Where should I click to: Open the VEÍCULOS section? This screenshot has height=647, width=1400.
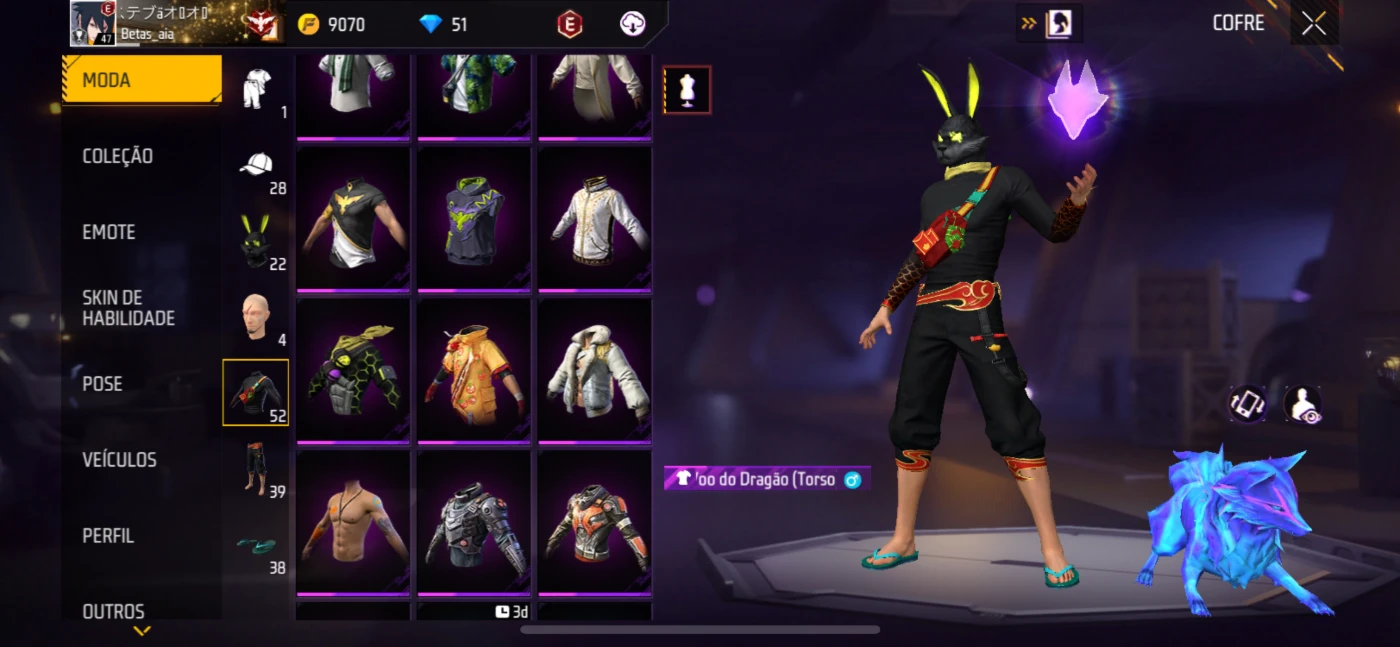[x=119, y=460]
